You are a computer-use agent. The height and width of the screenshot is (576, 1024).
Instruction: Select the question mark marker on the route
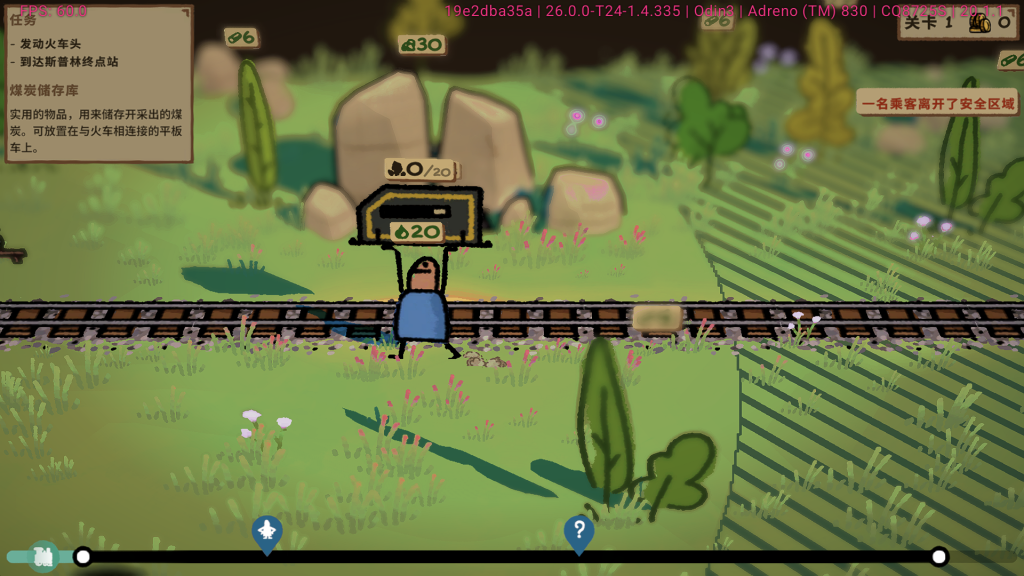(579, 532)
